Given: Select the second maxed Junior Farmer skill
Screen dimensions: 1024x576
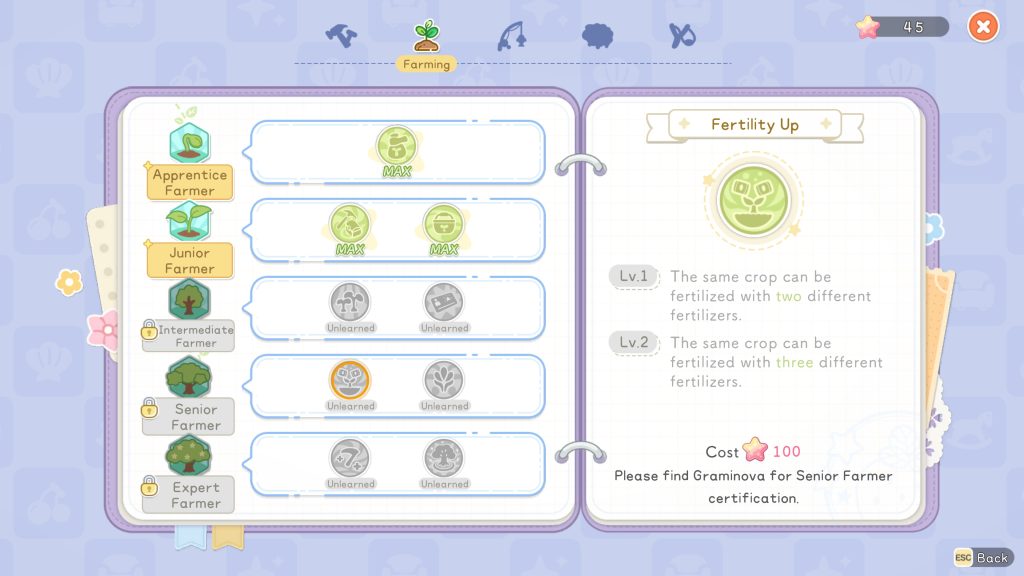Looking at the screenshot, I should (443, 224).
